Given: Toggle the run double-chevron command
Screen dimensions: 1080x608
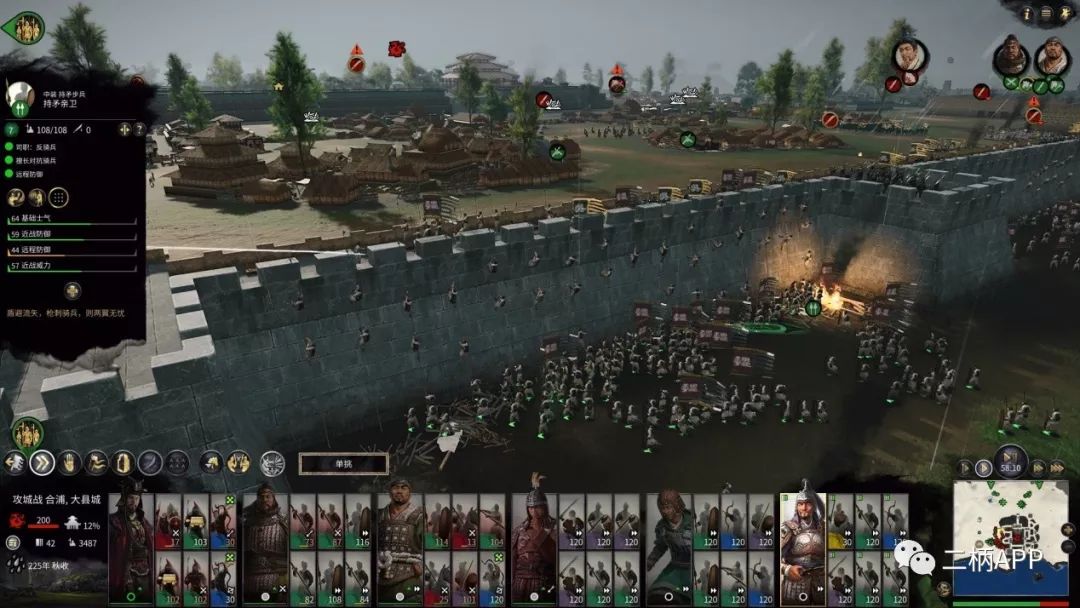Looking at the screenshot, I should click(x=42, y=462).
